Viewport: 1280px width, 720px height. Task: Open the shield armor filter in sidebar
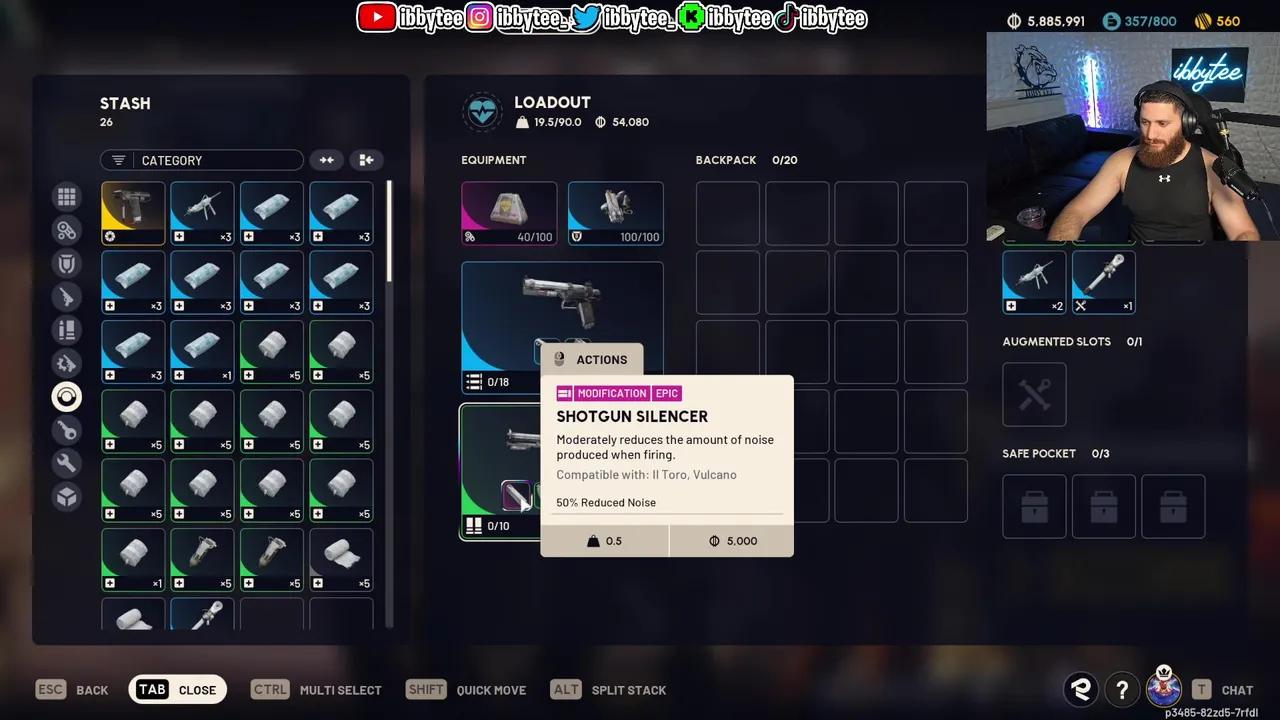66,263
